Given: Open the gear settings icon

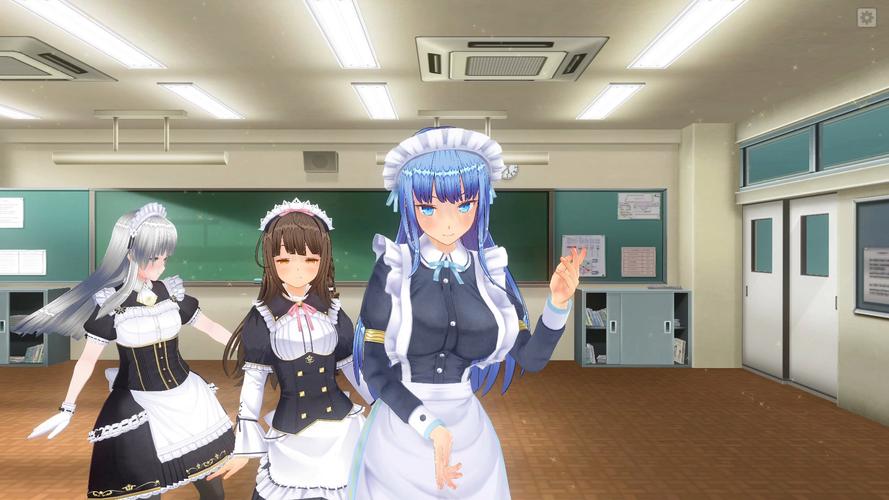Looking at the screenshot, I should pyautogui.click(x=866, y=17).
